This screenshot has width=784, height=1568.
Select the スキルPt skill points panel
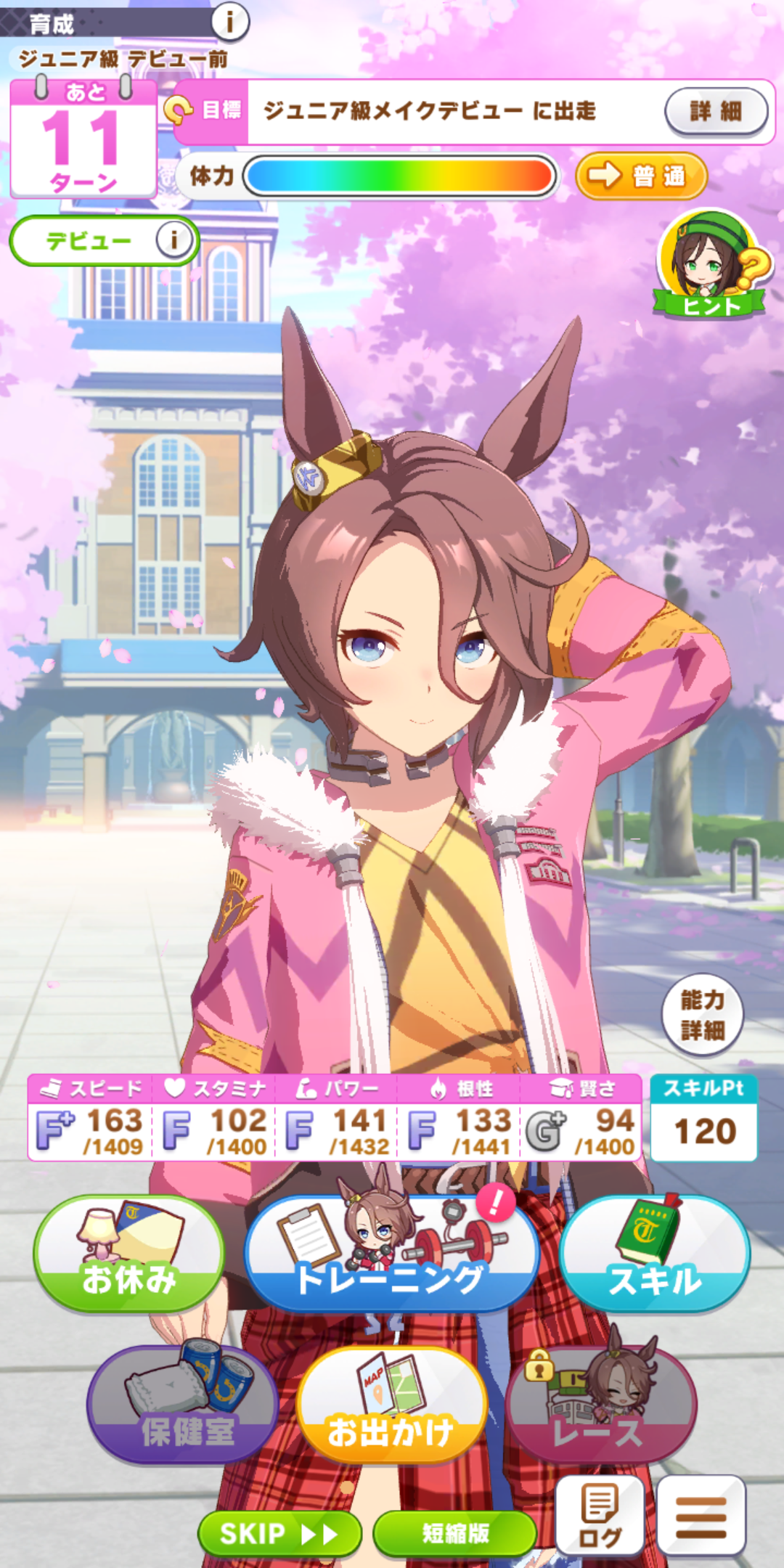pyautogui.click(x=703, y=1118)
